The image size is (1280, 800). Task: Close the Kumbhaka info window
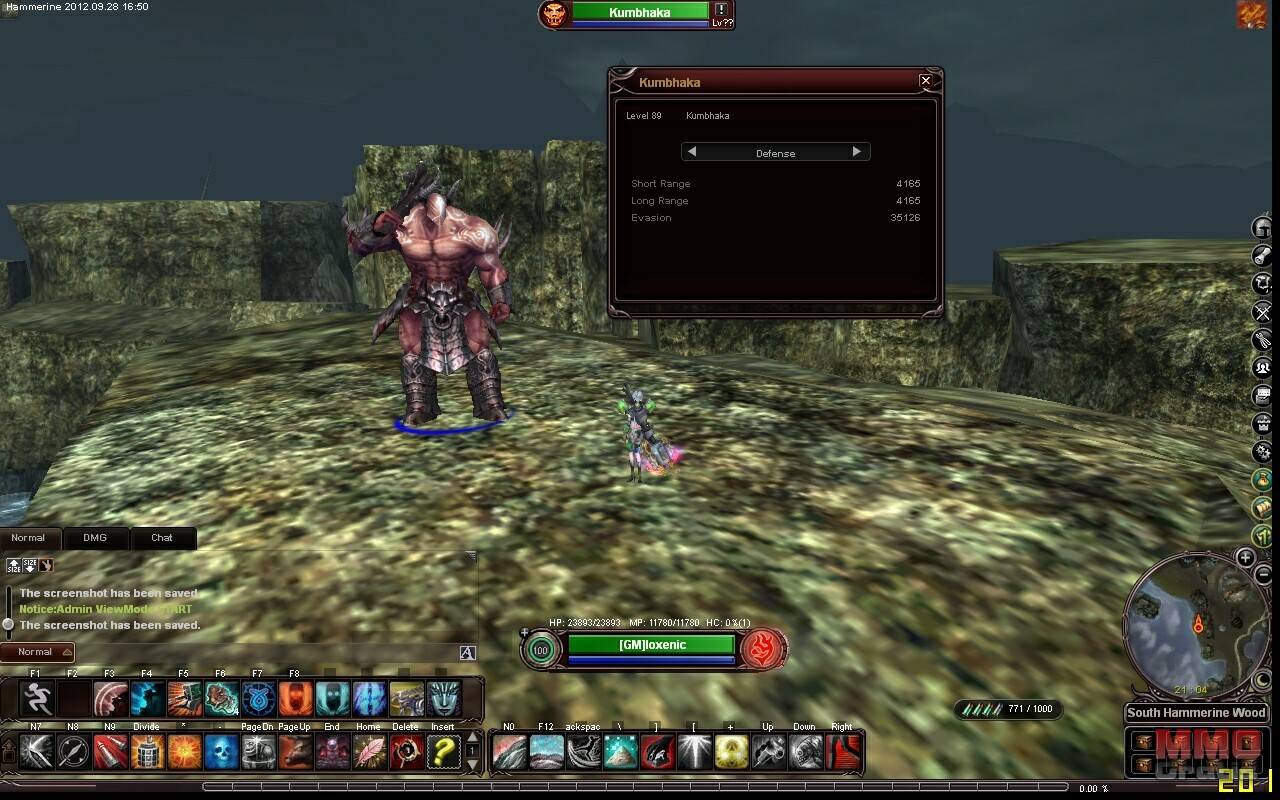pos(925,81)
